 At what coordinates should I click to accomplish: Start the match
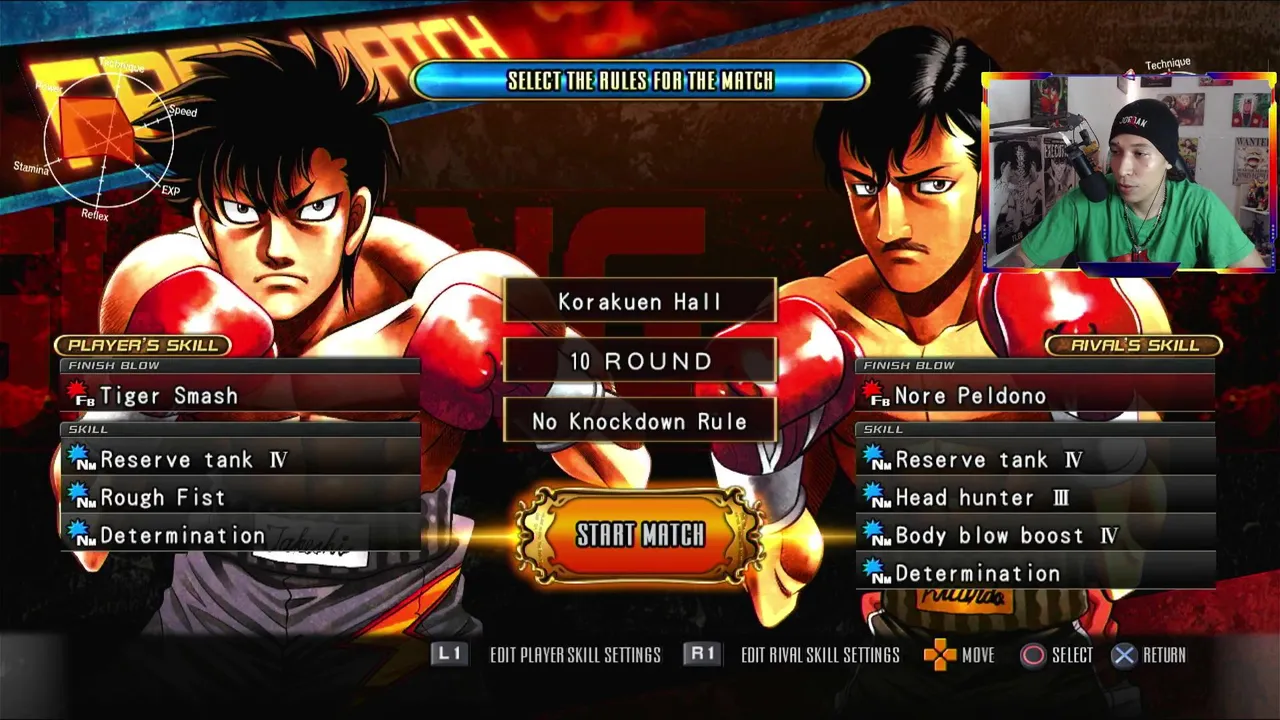pos(640,535)
